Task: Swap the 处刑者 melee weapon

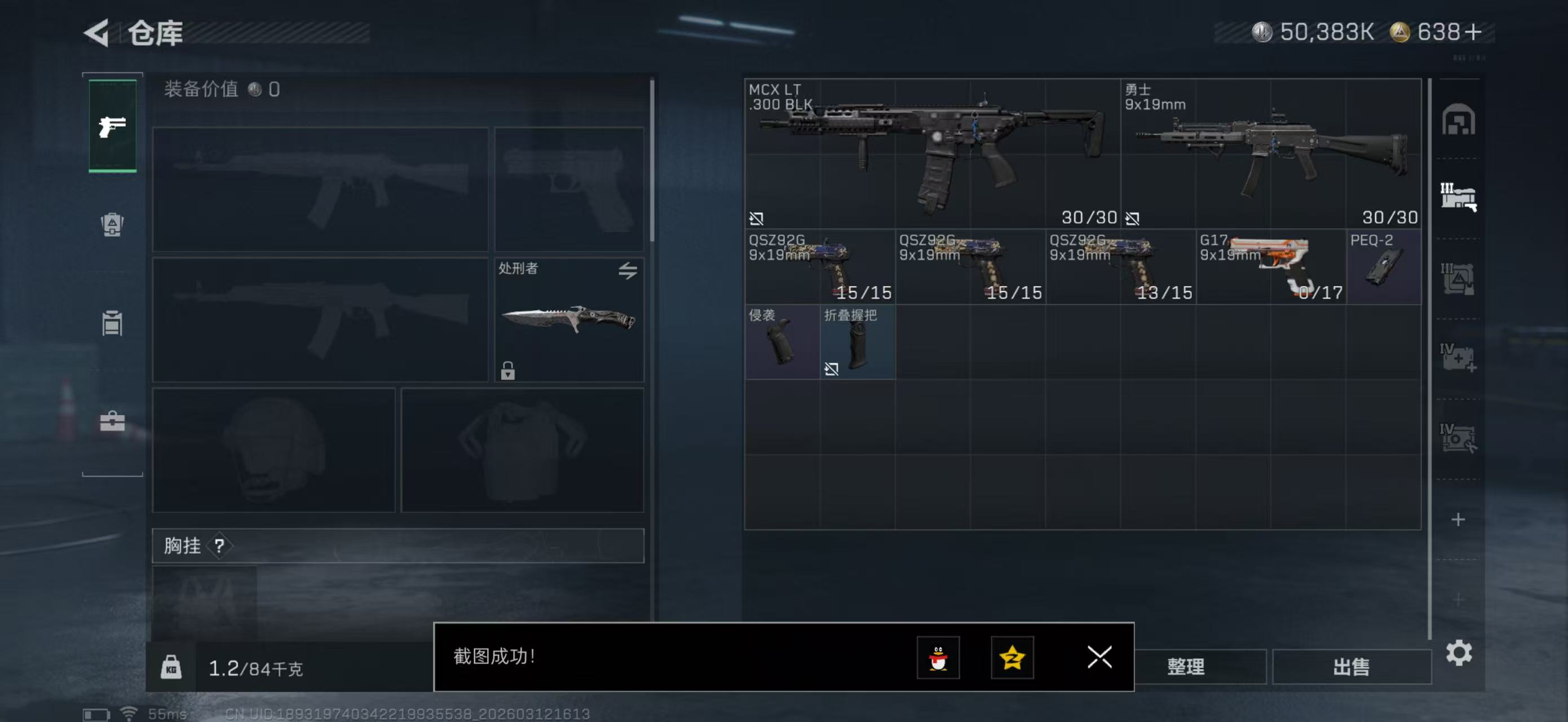Action: pyautogui.click(x=628, y=270)
